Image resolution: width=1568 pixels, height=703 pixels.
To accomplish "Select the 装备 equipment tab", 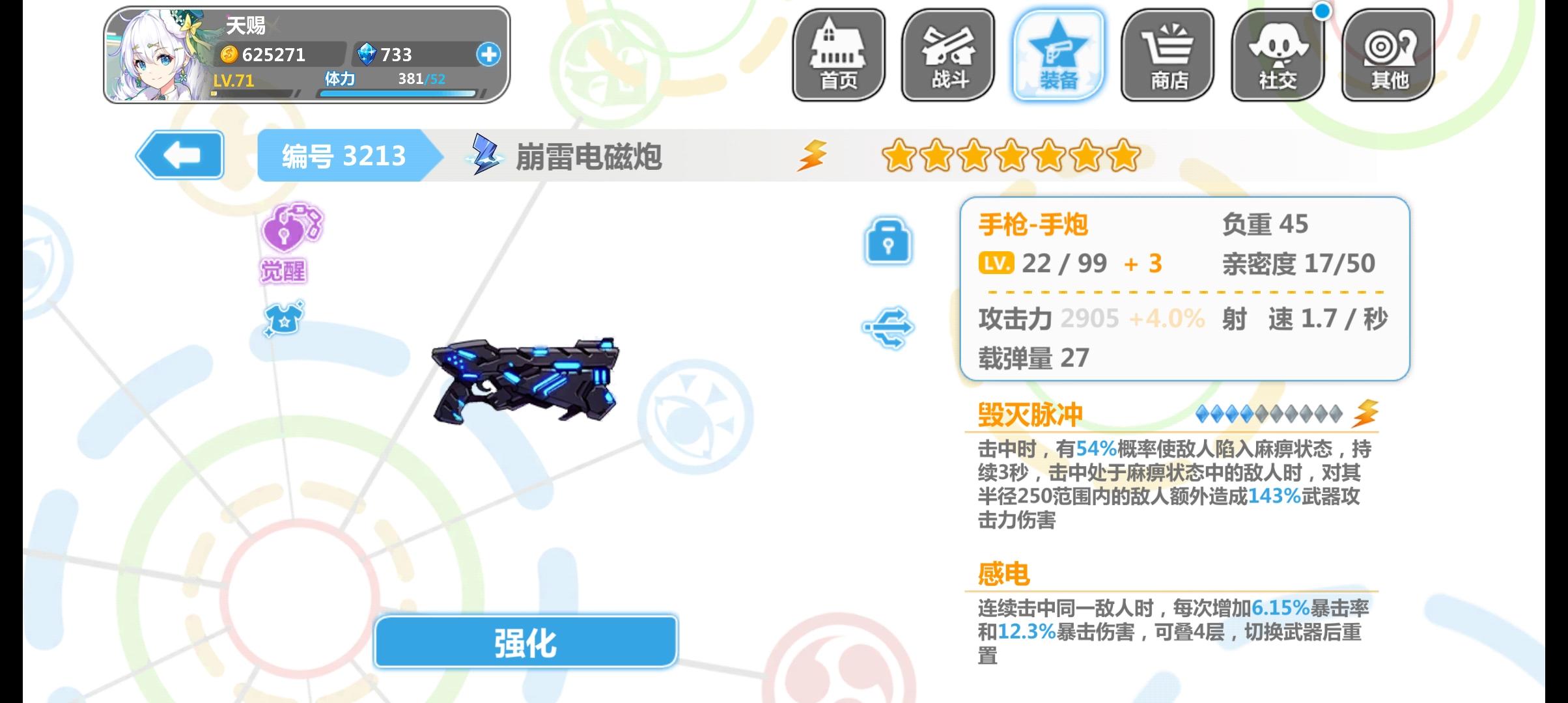I will tap(1059, 55).
